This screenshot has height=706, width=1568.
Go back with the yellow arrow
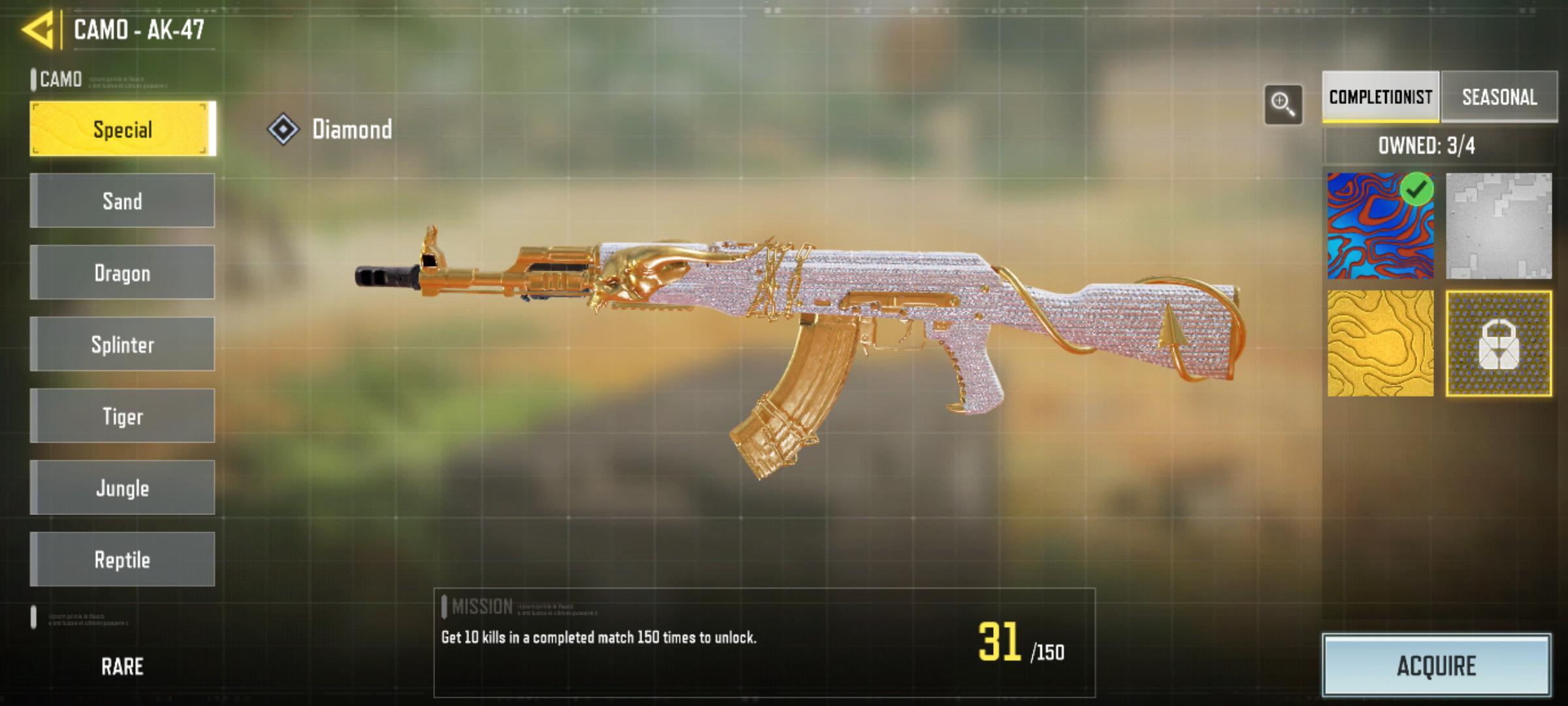(x=38, y=30)
